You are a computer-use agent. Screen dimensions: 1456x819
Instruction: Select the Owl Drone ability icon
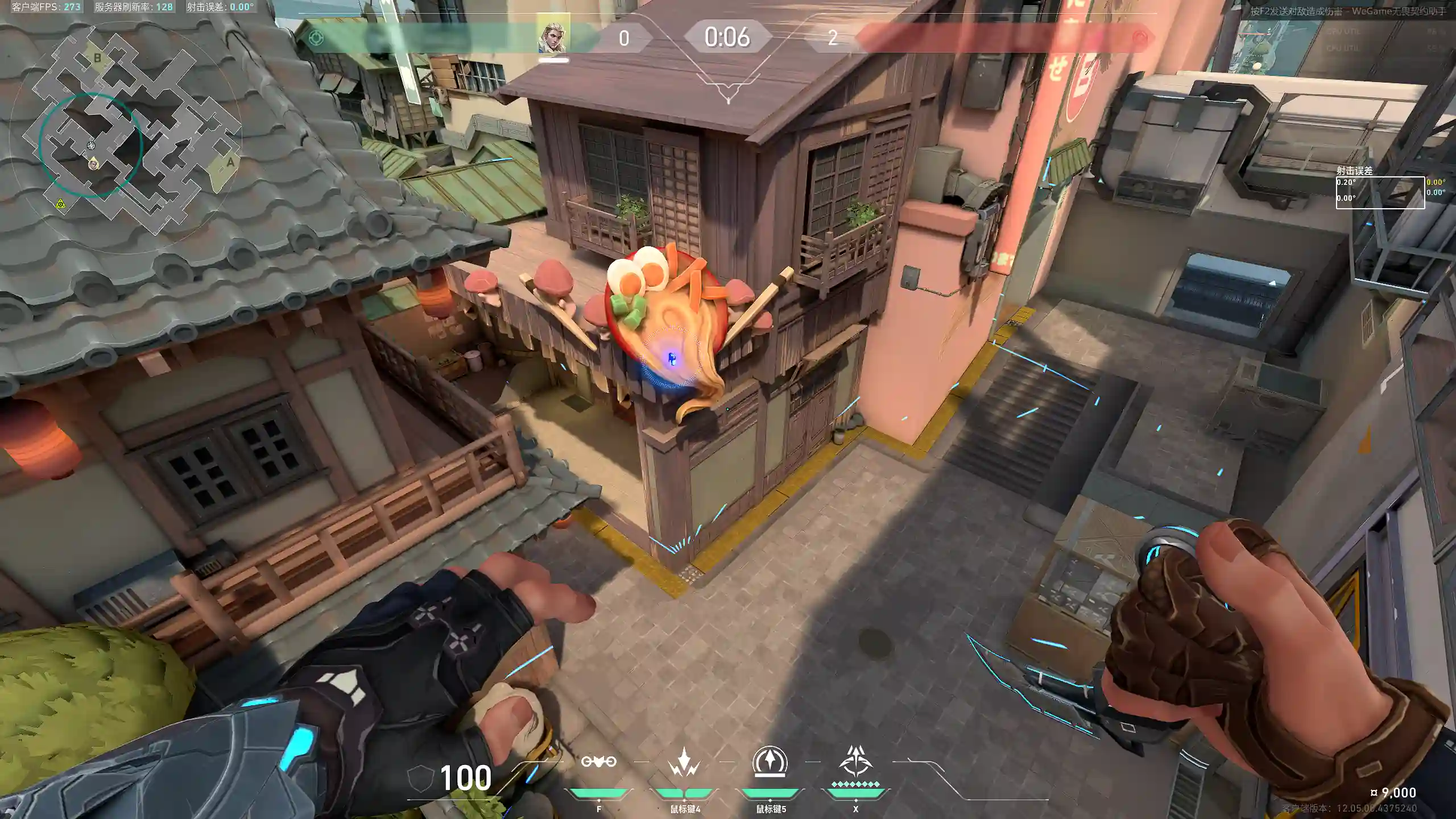click(x=598, y=762)
